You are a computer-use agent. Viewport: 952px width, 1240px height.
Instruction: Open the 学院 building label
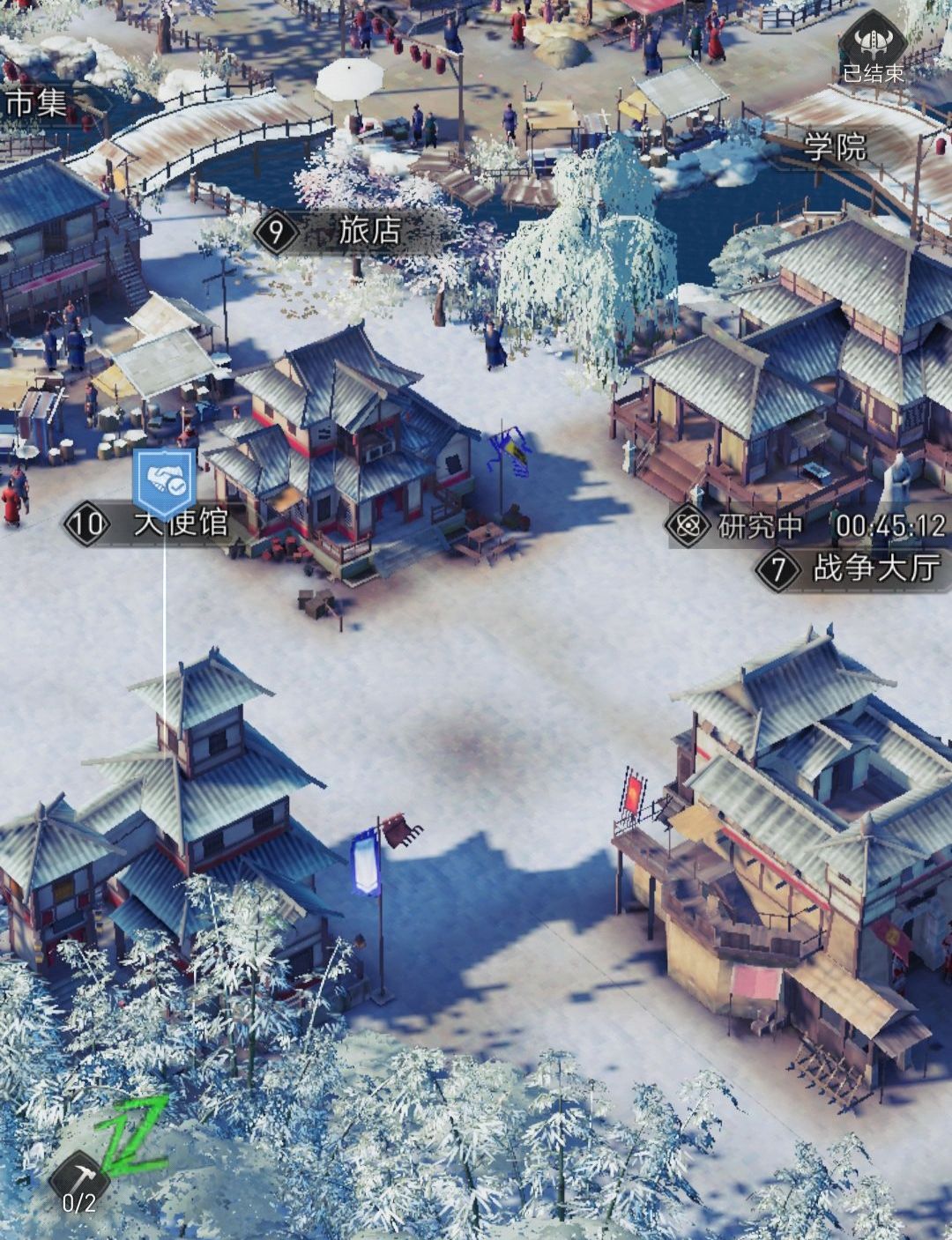835,148
